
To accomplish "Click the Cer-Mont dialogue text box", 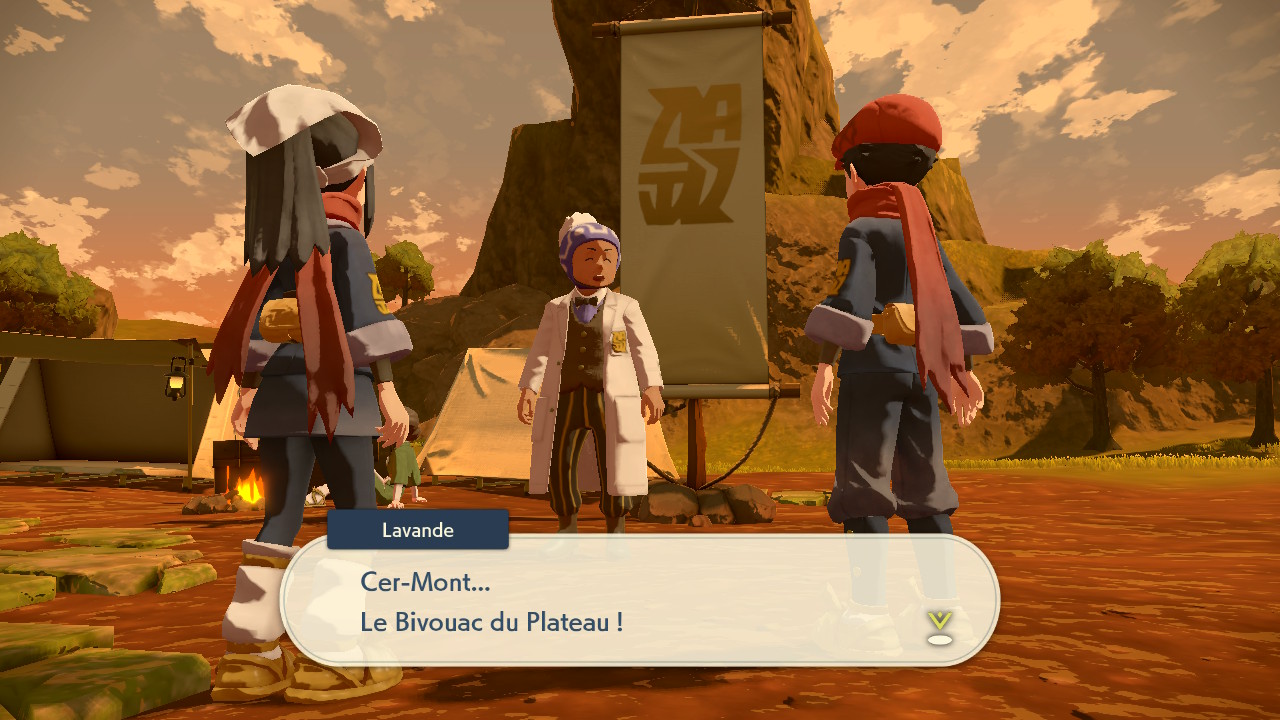I will [x=640, y=600].
